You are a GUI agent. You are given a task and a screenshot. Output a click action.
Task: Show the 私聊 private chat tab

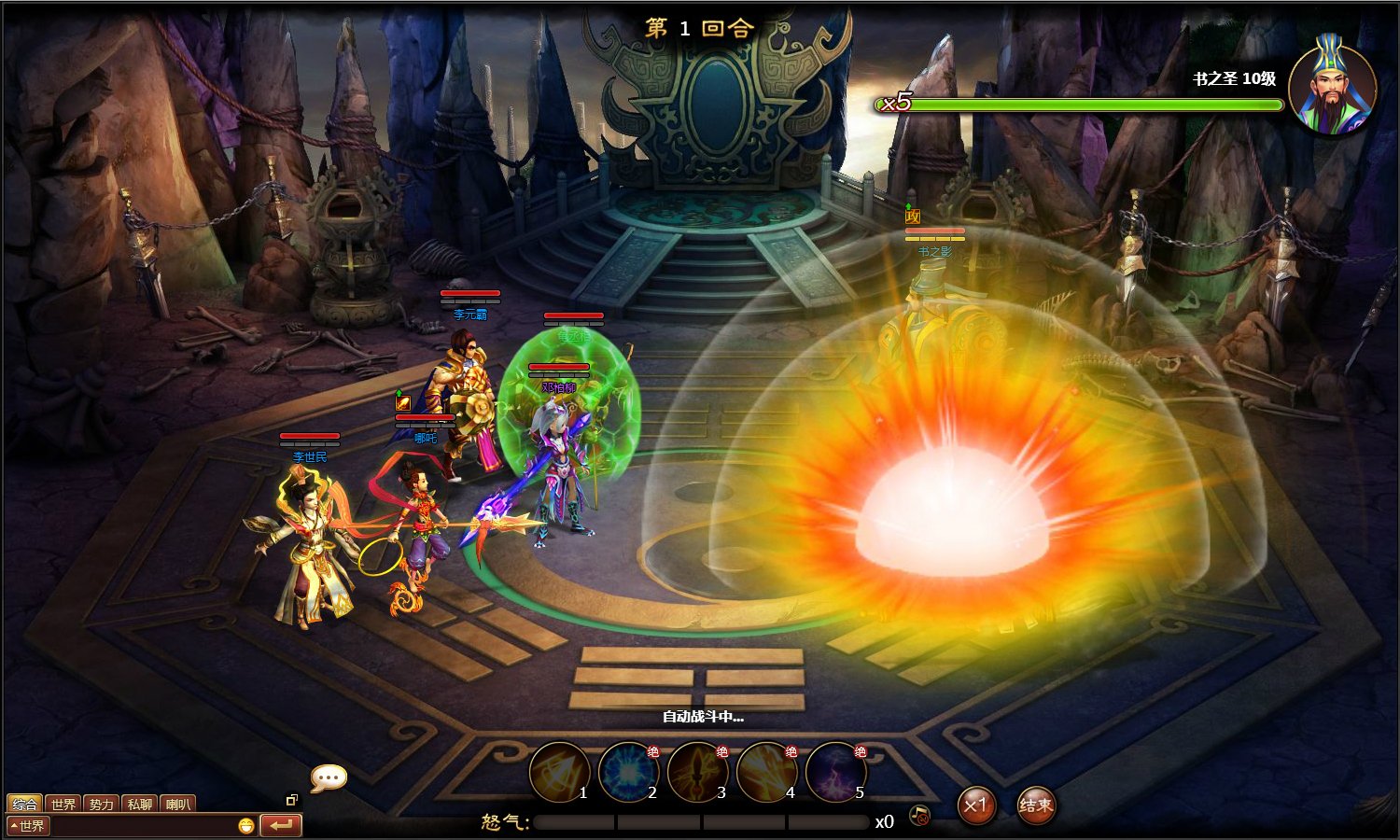tap(140, 804)
